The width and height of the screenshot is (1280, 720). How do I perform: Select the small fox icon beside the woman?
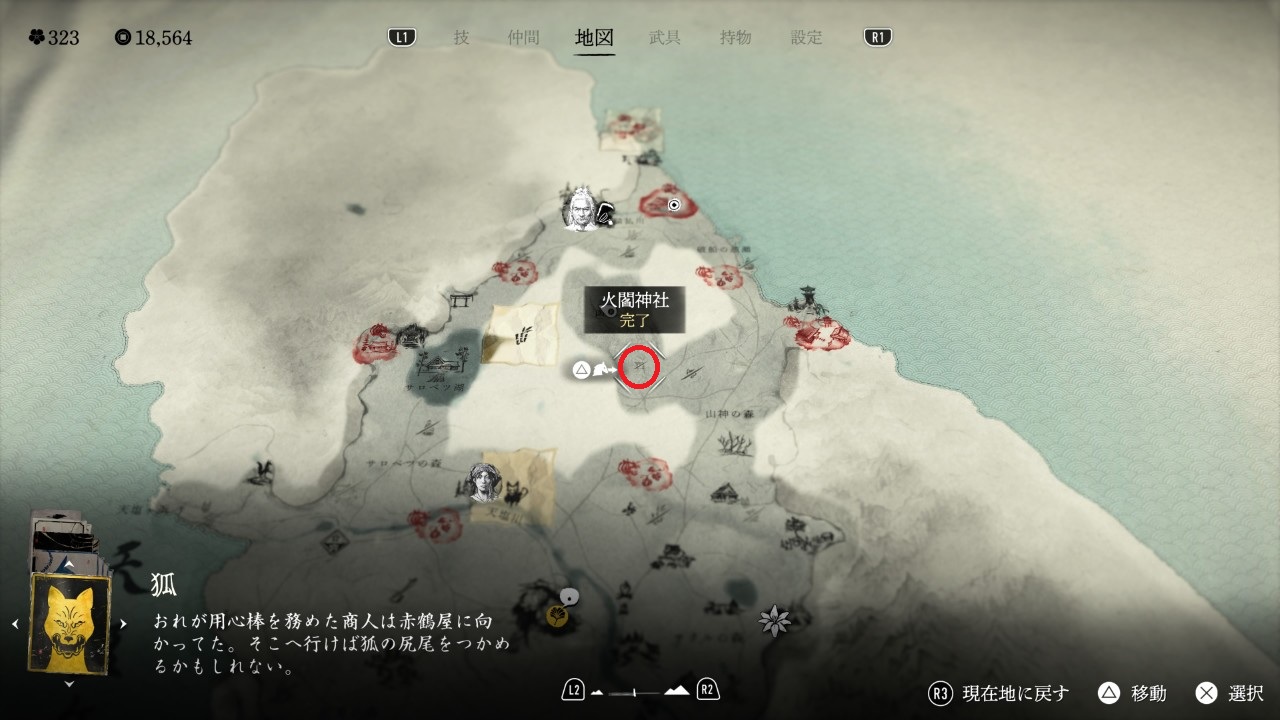pyautogui.click(x=515, y=491)
